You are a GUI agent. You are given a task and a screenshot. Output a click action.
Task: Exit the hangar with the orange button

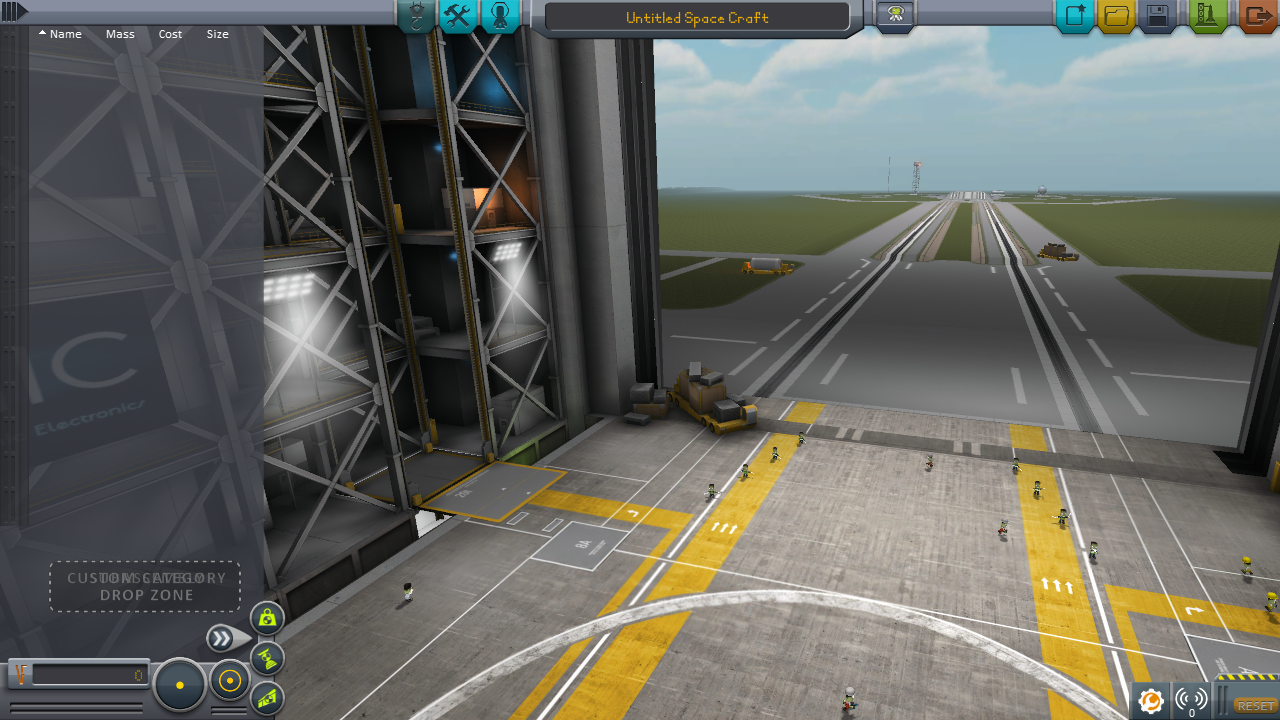[x=1257, y=16]
